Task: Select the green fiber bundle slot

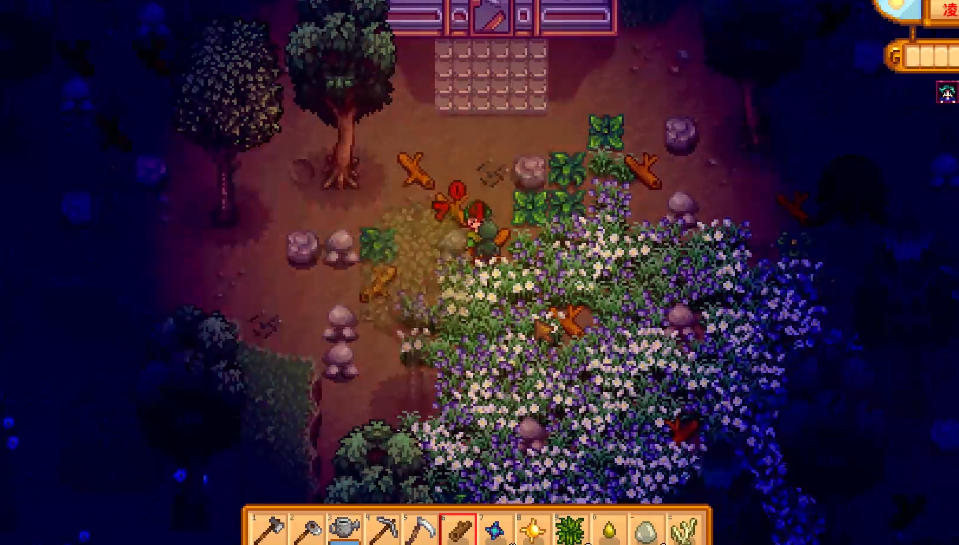Action: pos(571,529)
